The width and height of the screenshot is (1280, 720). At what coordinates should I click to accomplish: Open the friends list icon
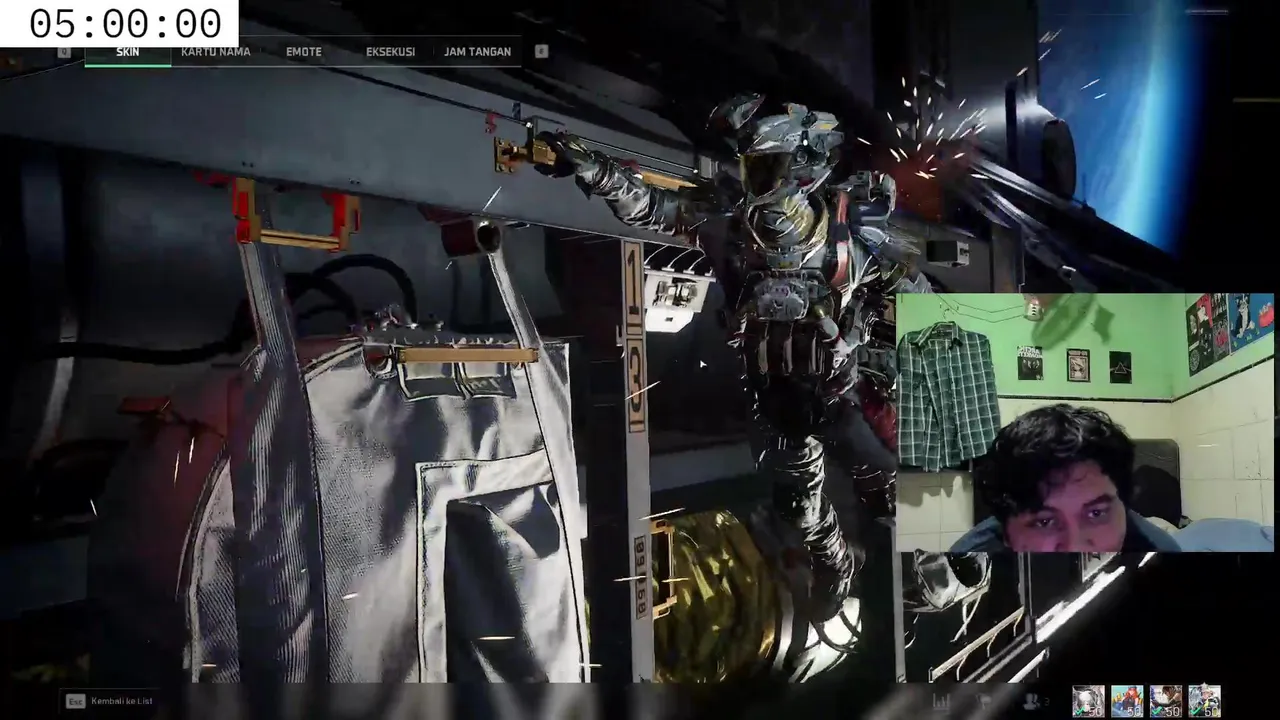[x=1030, y=702]
